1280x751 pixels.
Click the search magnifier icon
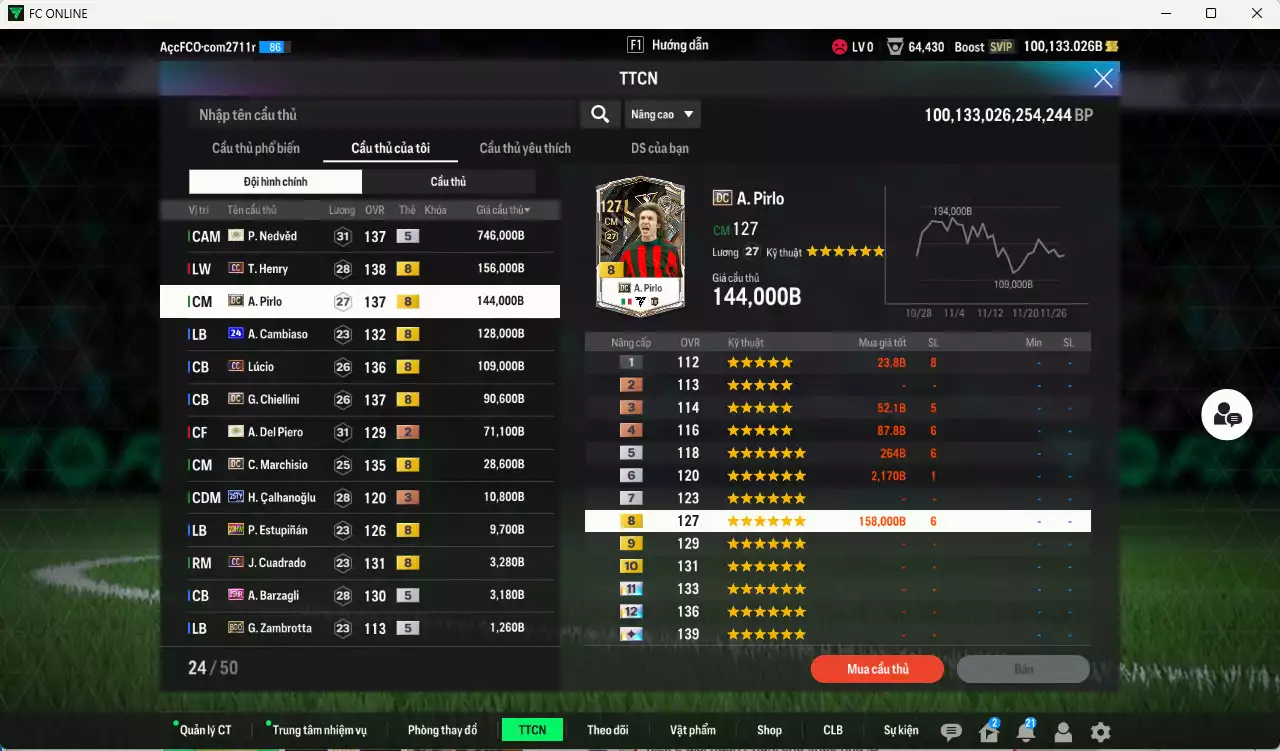[x=599, y=114]
